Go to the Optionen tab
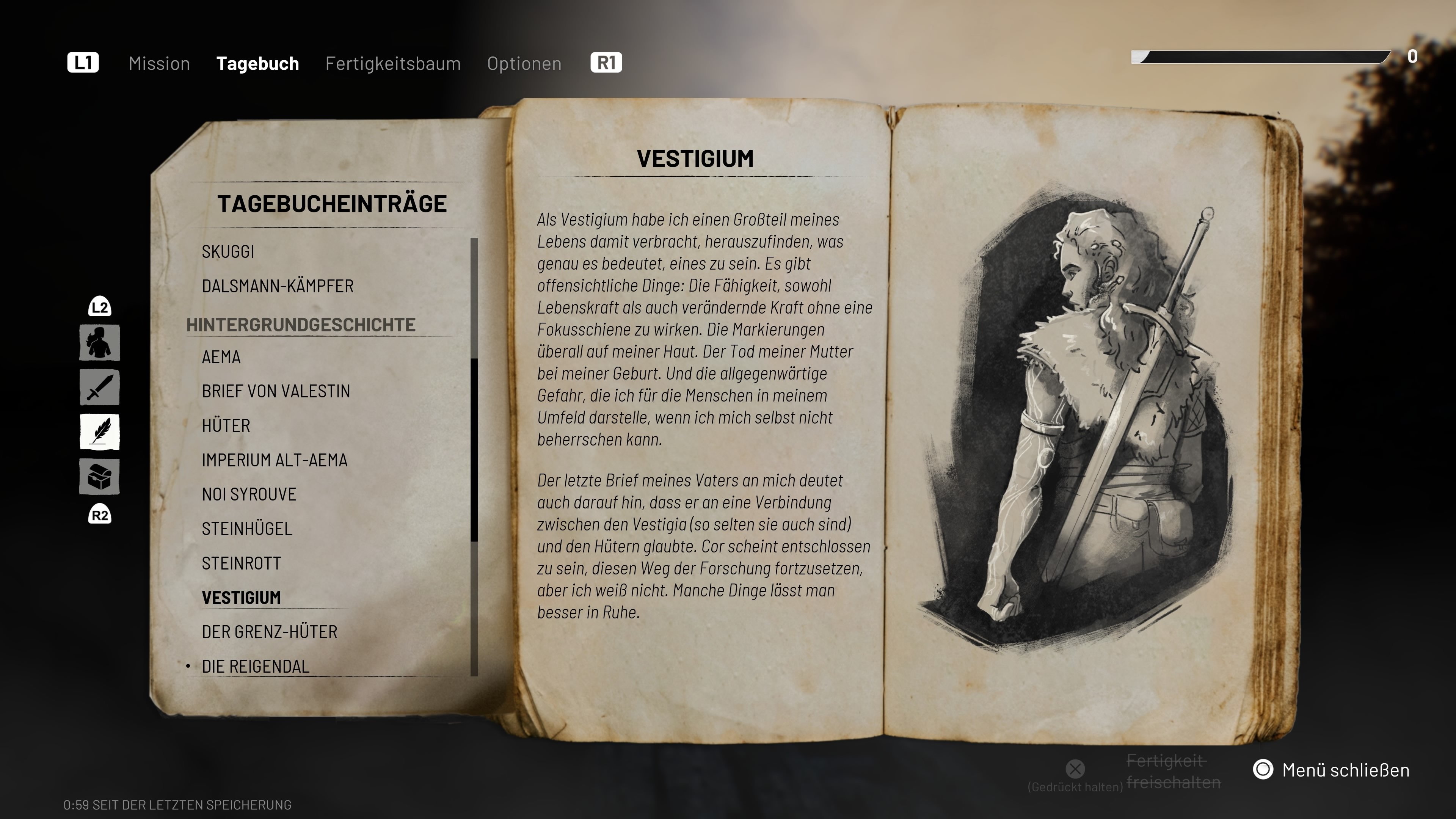Image resolution: width=1456 pixels, height=819 pixels. click(524, 63)
